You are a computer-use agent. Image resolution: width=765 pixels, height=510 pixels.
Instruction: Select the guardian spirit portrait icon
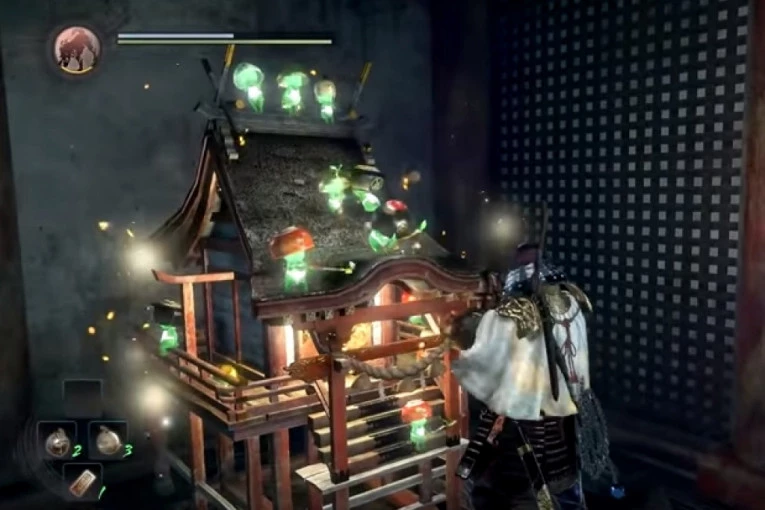click(x=77, y=48)
